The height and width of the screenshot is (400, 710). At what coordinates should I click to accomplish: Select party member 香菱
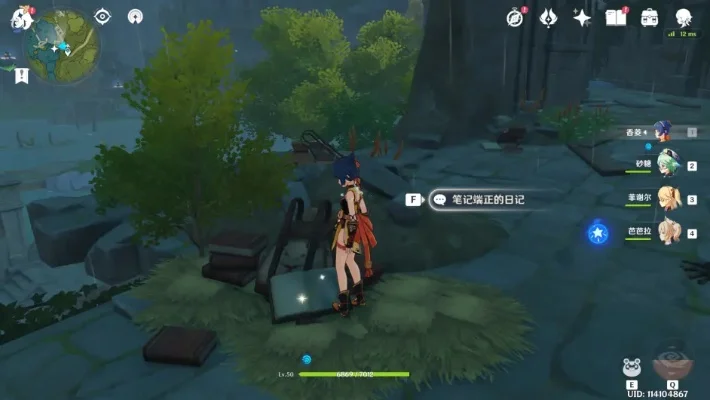(x=662, y=131)
